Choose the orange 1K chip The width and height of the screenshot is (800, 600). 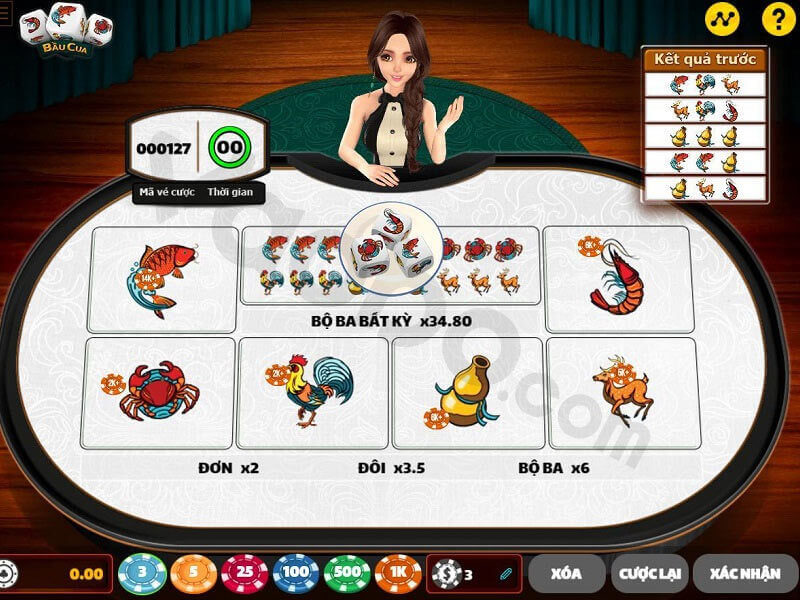[x=398, y=574]
